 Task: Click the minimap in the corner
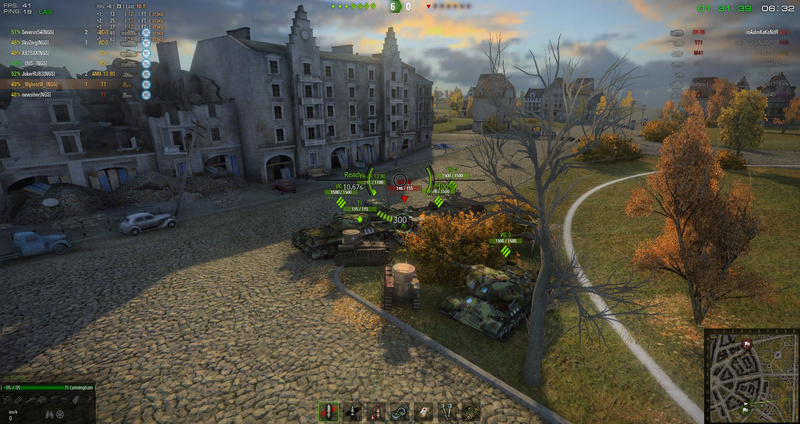(751, 376)
